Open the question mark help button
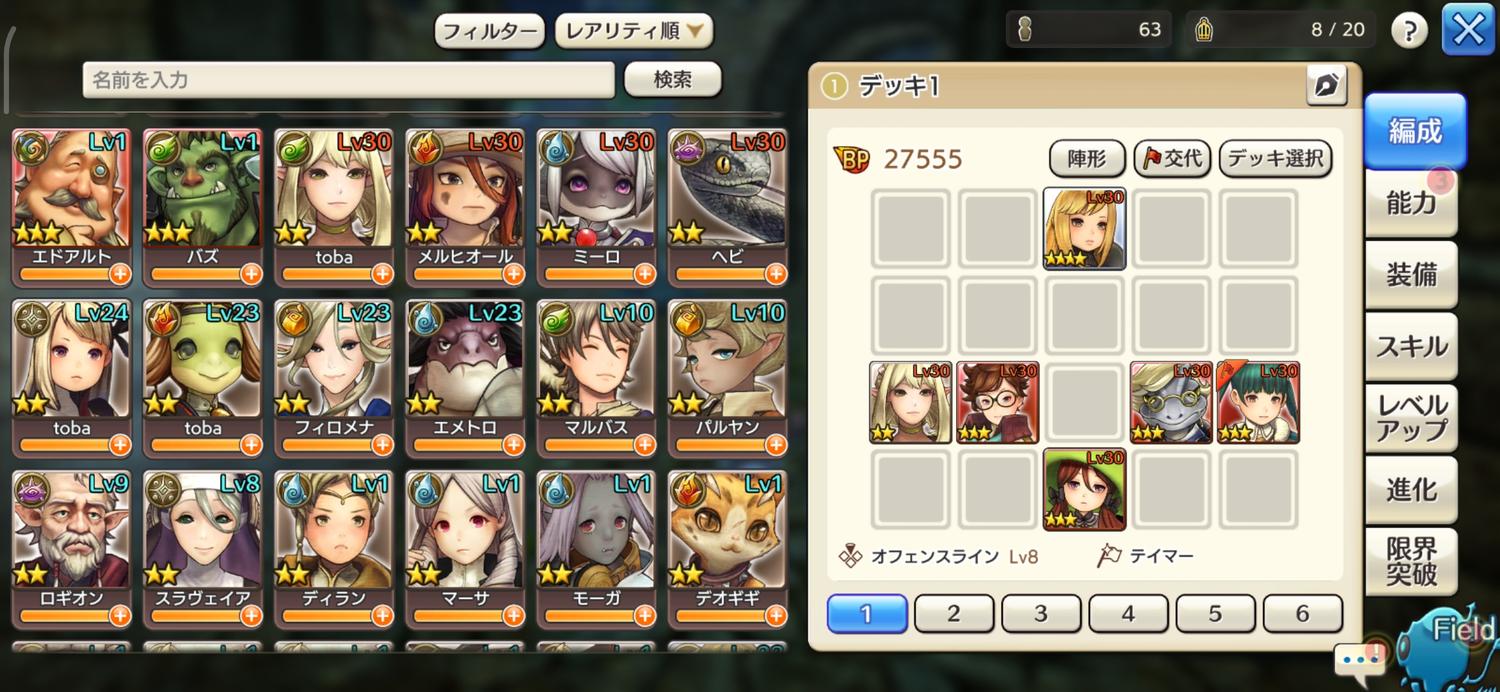1500x692 pixels. click(x=1408, y=31)
